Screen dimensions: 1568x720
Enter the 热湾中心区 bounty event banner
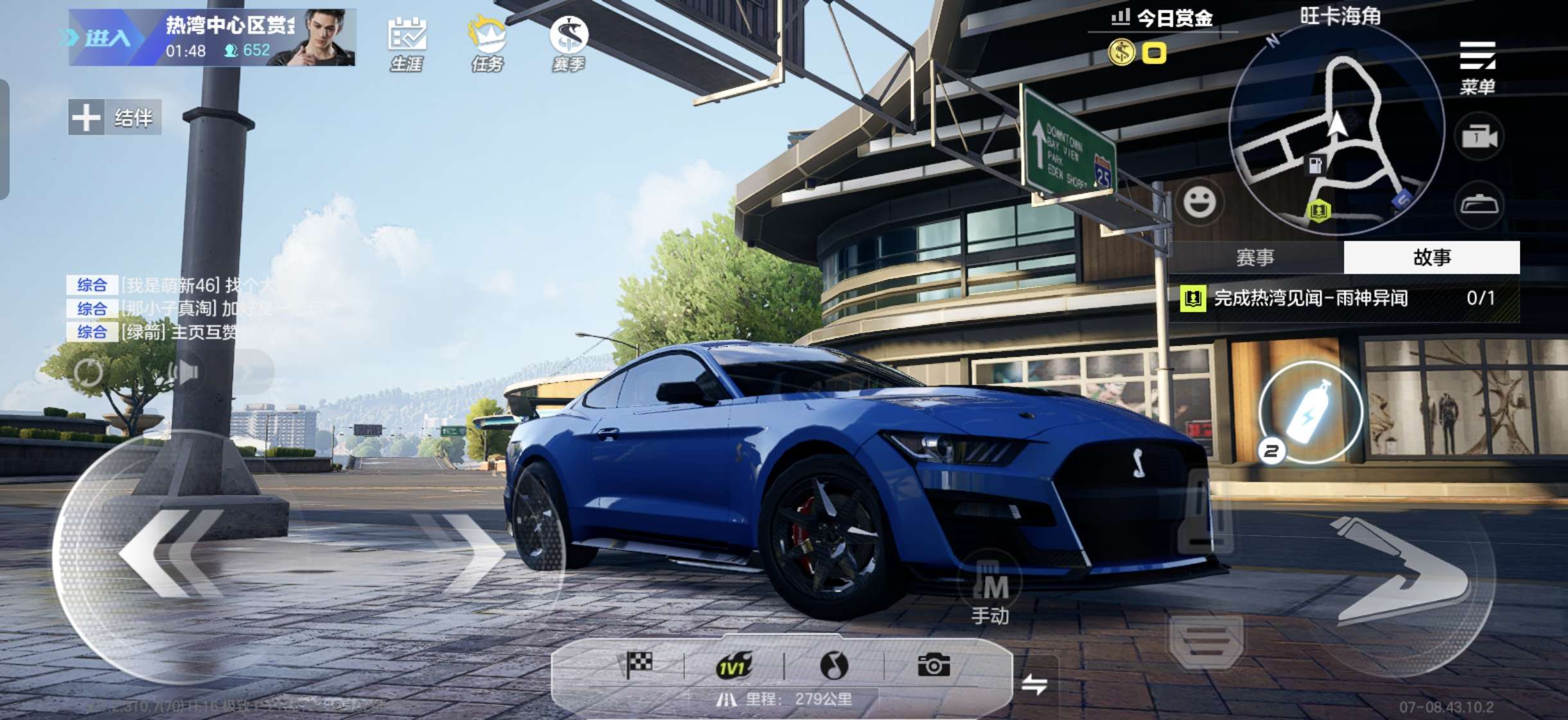(x=212, y=37)
